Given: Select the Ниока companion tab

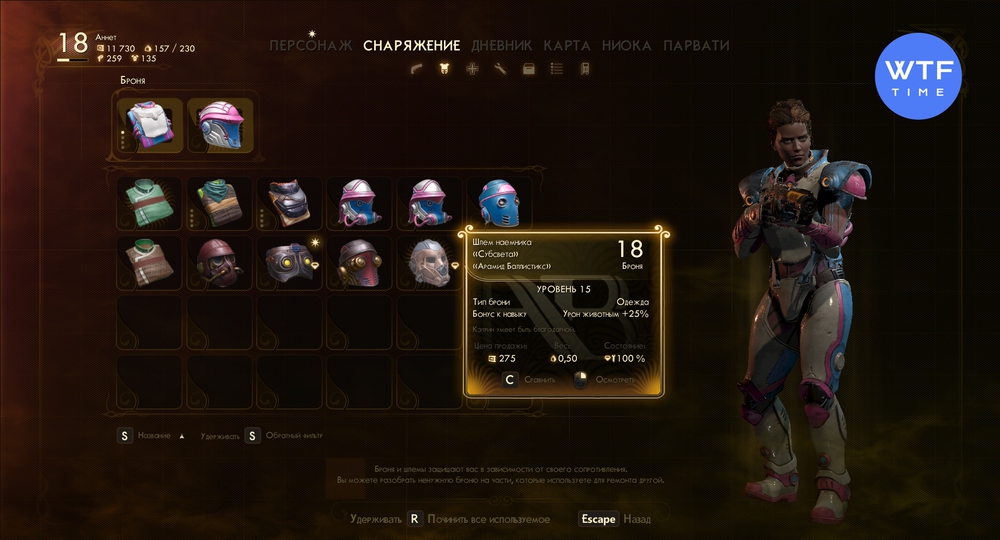Looking at the screenshot, I should click(x=627, y=46).
